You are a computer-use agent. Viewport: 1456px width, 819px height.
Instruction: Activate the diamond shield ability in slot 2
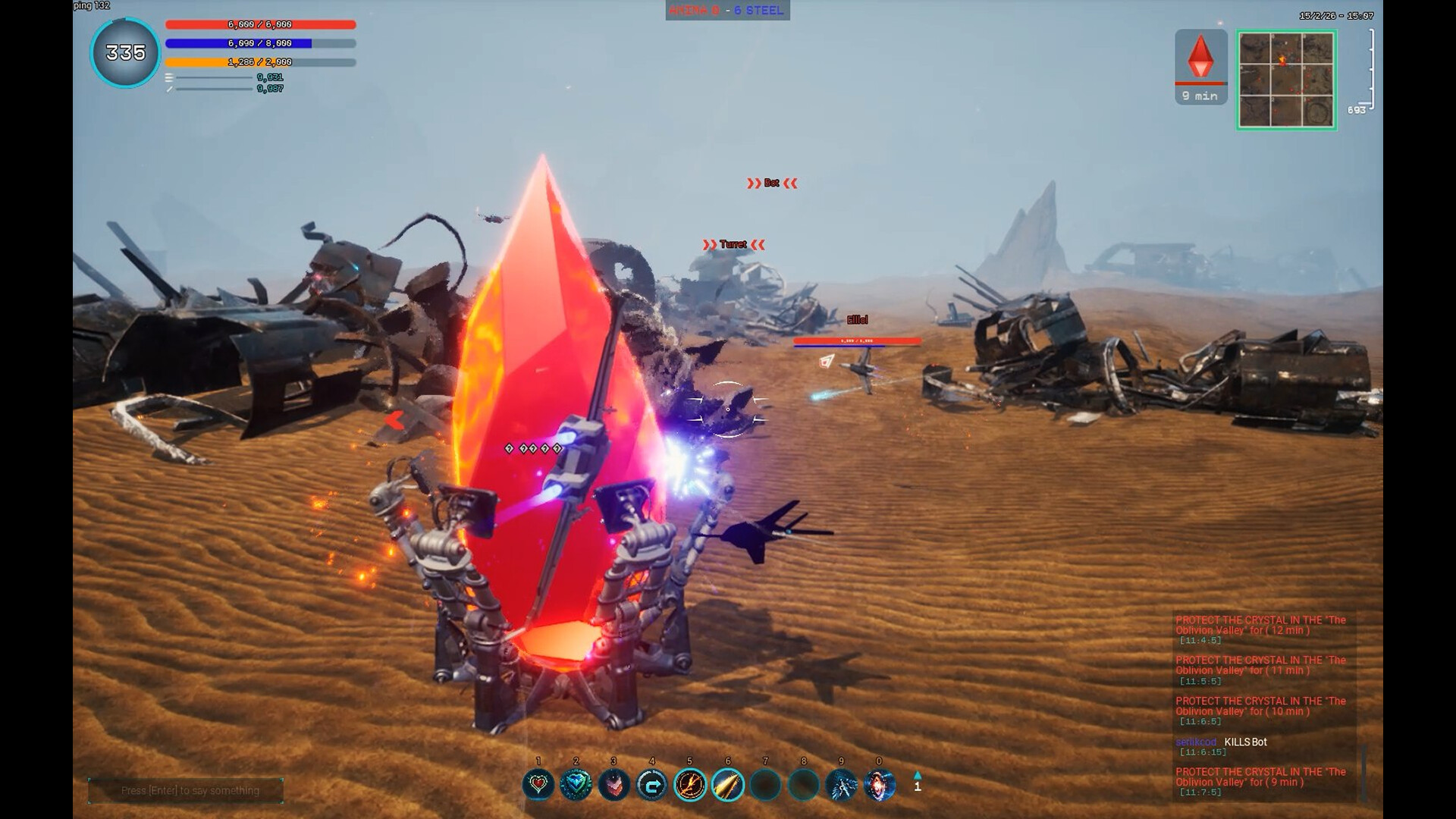pyautogui.click(x=576, y=785)
